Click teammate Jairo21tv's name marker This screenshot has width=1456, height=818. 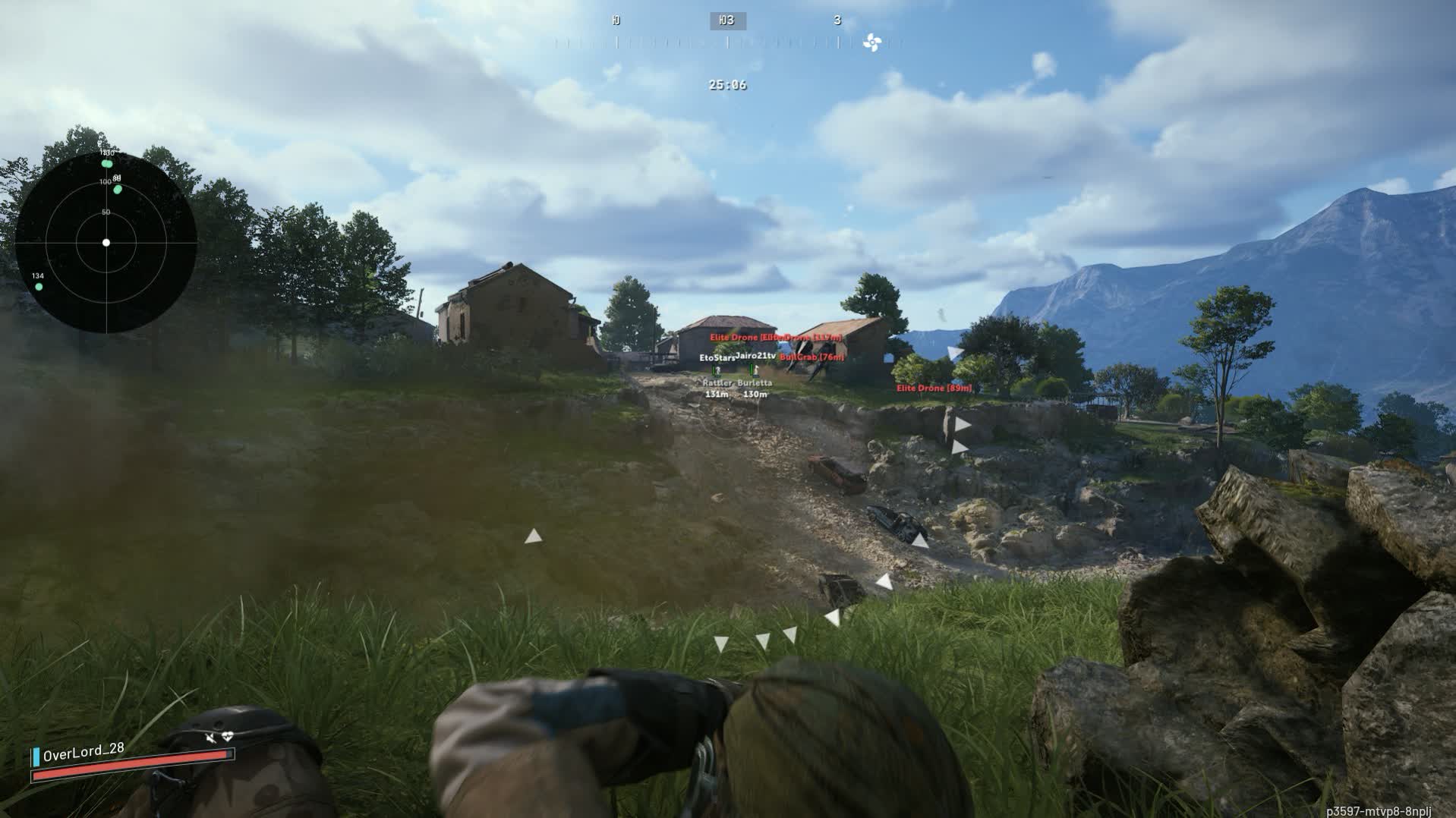(x=756, y=355)
